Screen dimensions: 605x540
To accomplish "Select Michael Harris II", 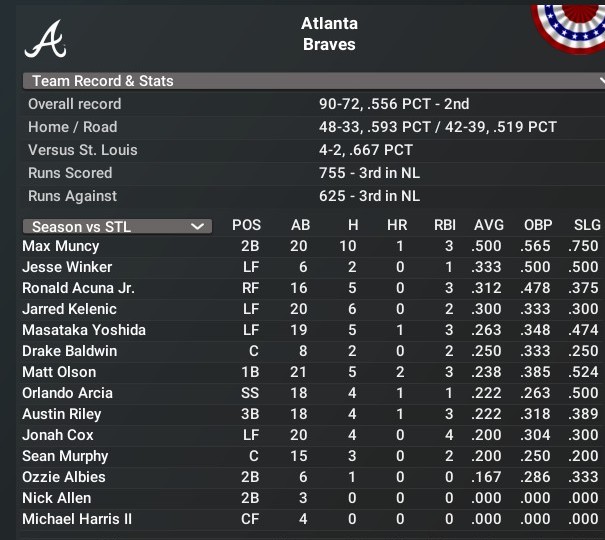I will tap(77, 519).
